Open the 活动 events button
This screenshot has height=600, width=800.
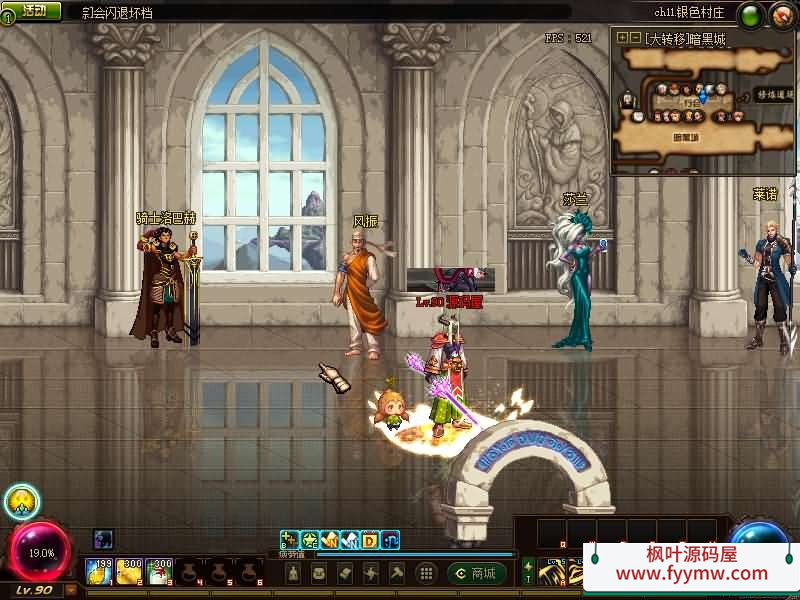[x=33, y=11]
